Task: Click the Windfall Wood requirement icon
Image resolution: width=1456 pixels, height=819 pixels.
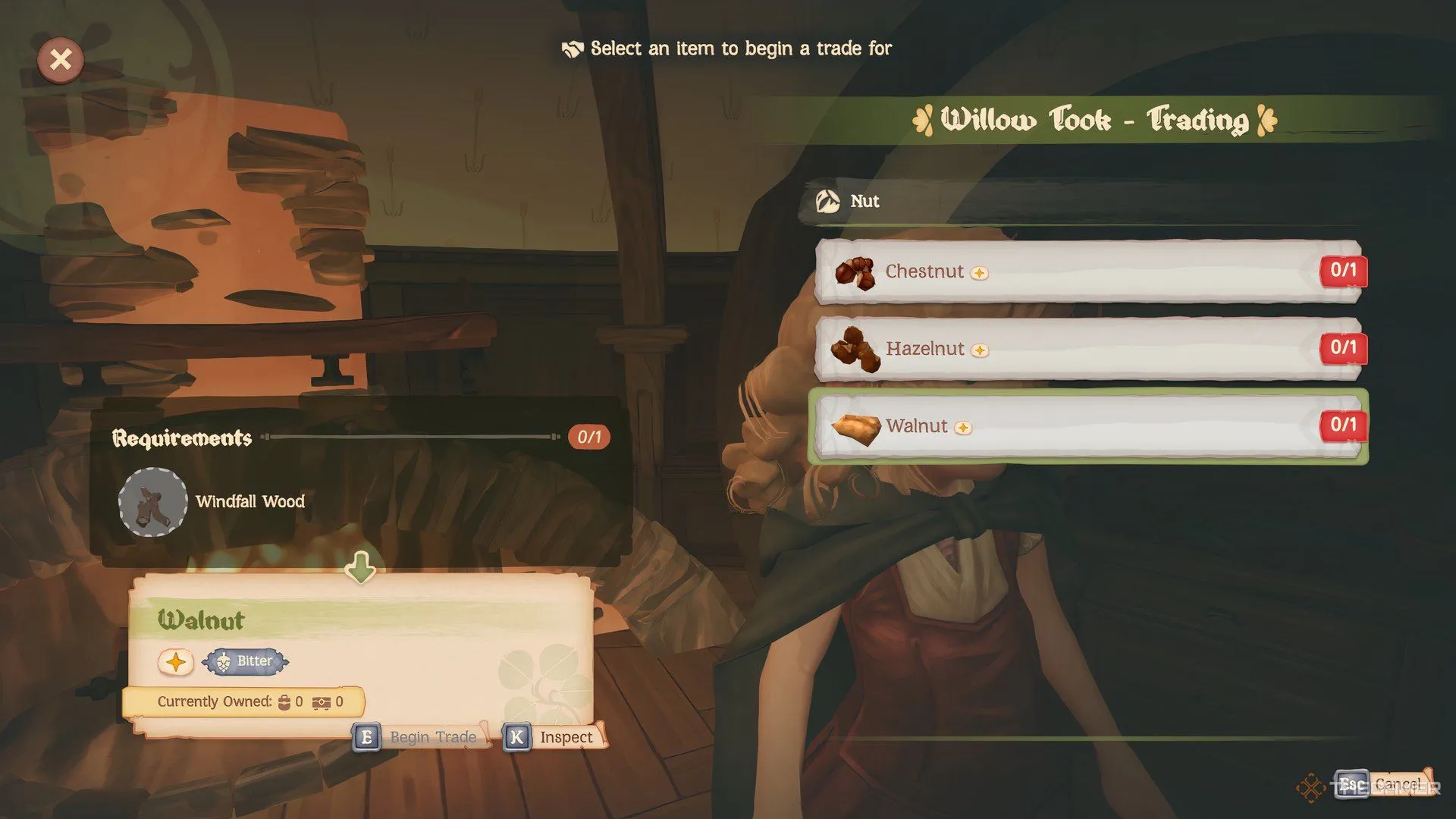Action: click(x=152, y=502)
